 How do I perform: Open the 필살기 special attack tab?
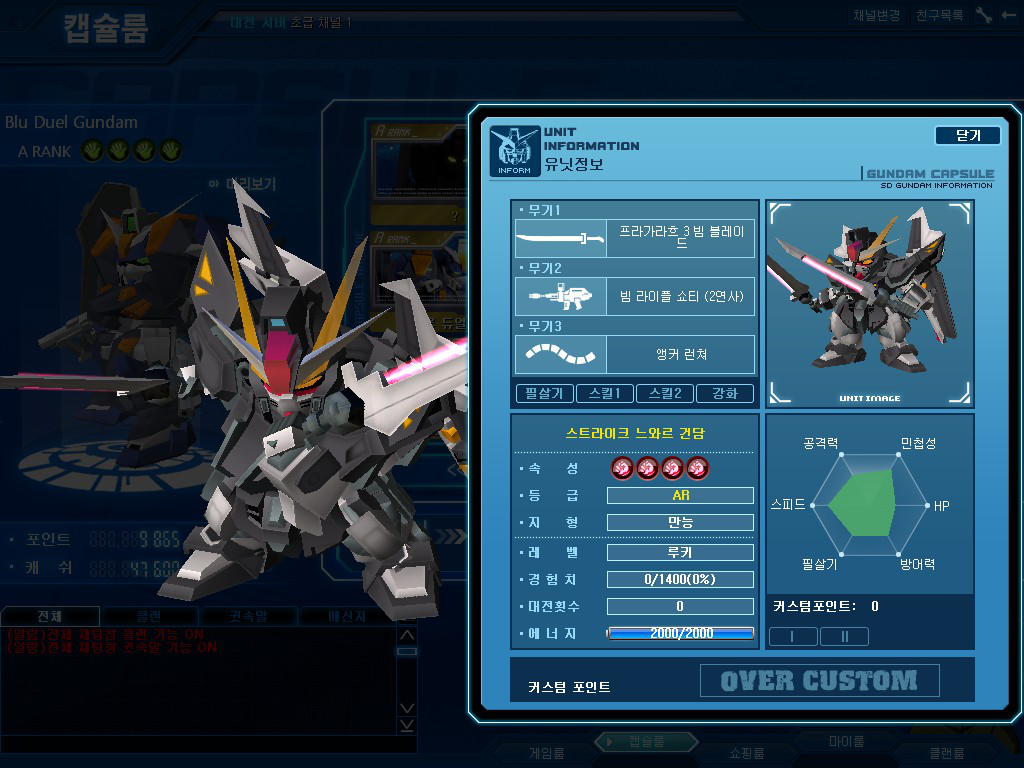coord(545,393)
